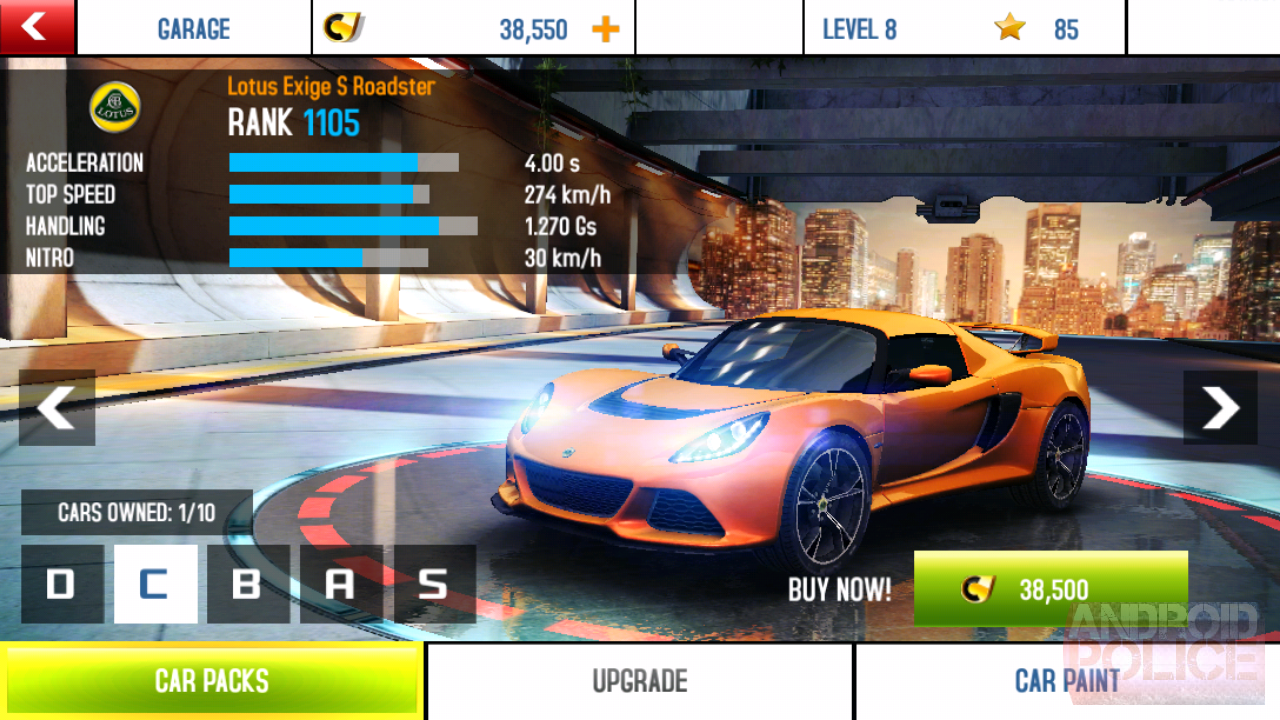Show the previous car in the garage

[57, 408]
